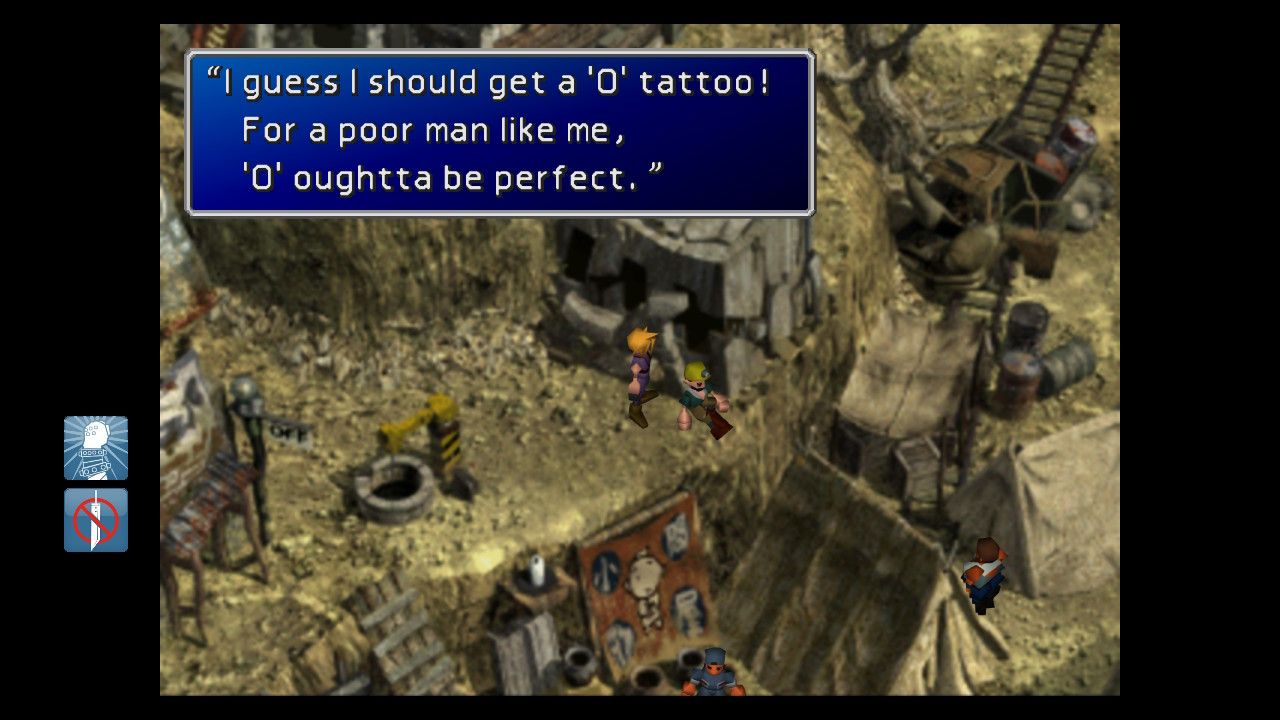1280x720 pixels.
Task: Click the crossed-out Buster Sword achievement icon
Action: coord(95,519)
